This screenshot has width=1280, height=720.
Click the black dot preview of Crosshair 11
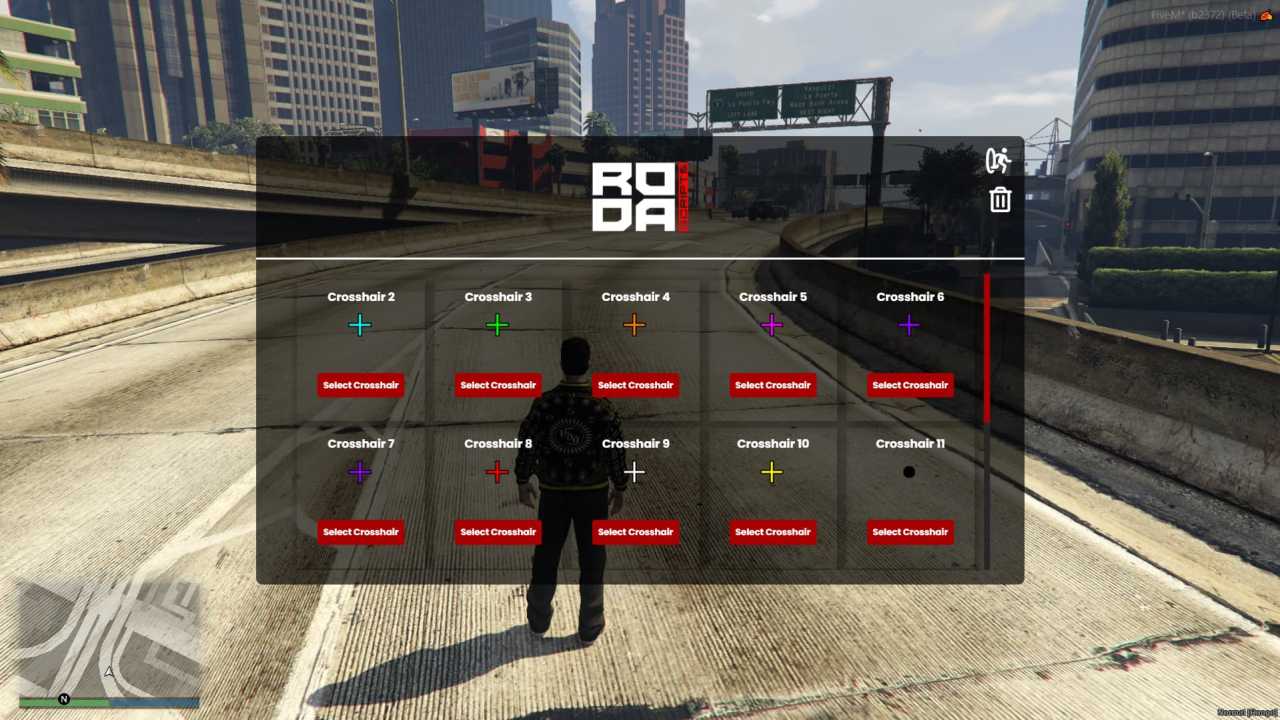point(909,471)
